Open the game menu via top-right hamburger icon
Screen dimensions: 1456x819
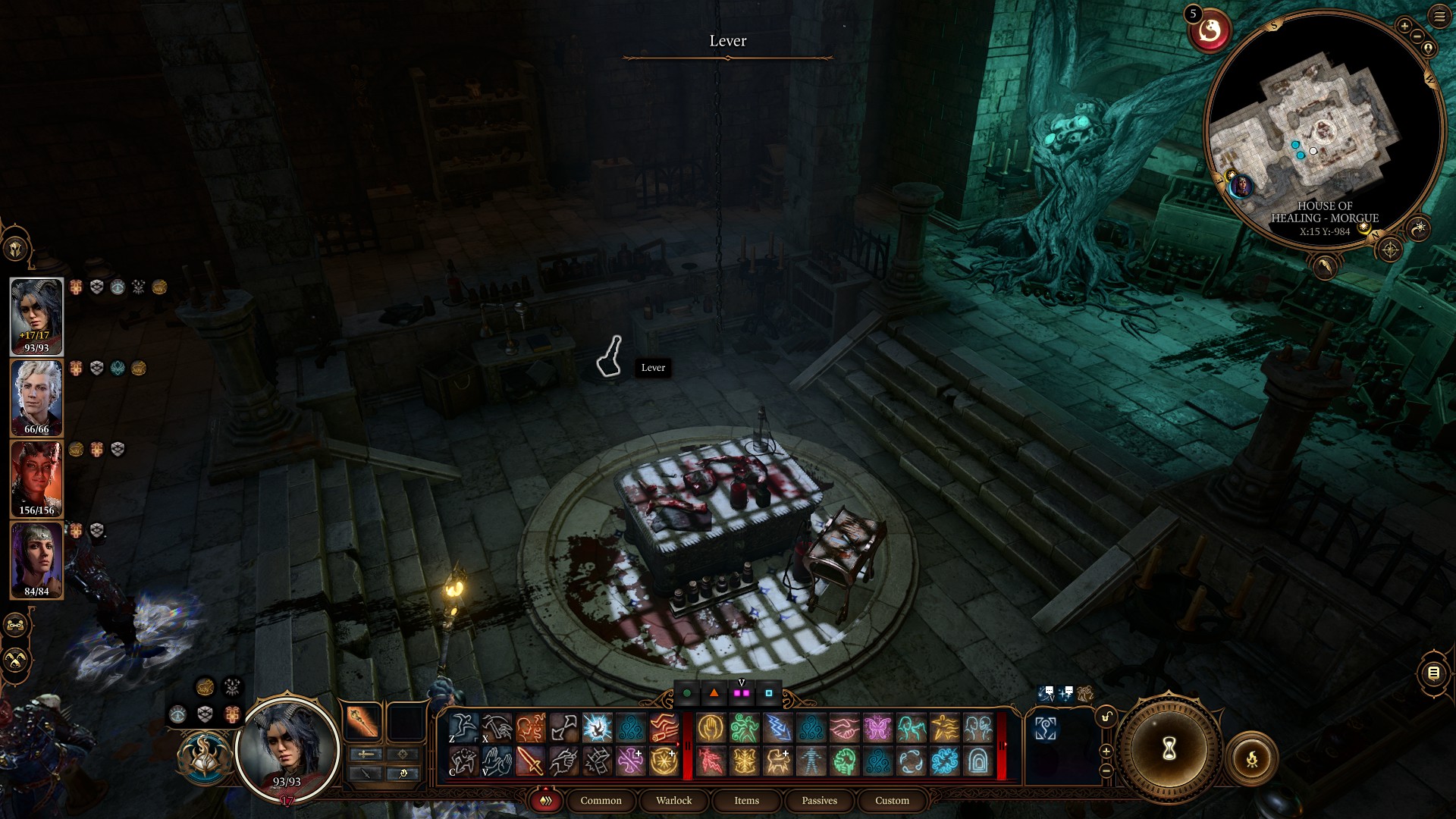point(1439,17)
